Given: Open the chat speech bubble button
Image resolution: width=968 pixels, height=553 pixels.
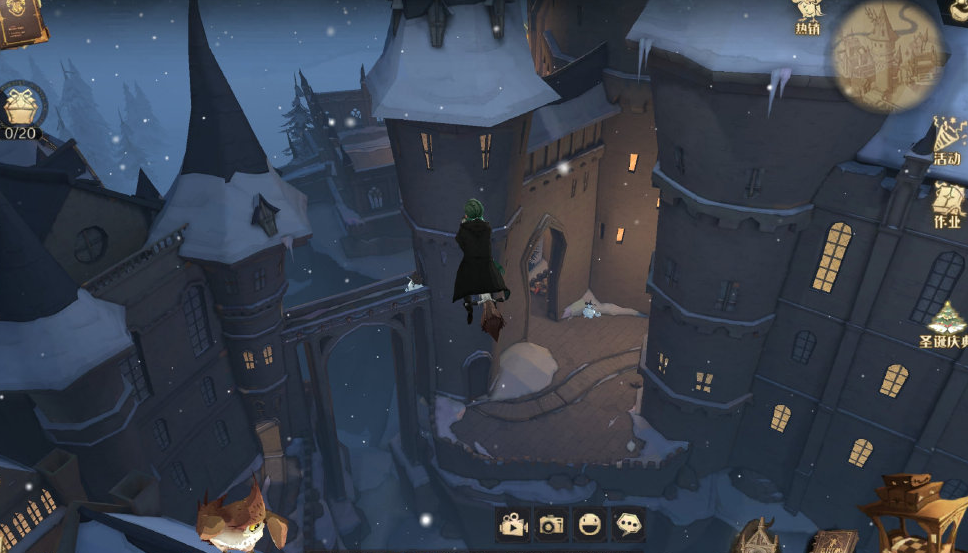Looking at the screenshot, I should click(x=628, y=523).
